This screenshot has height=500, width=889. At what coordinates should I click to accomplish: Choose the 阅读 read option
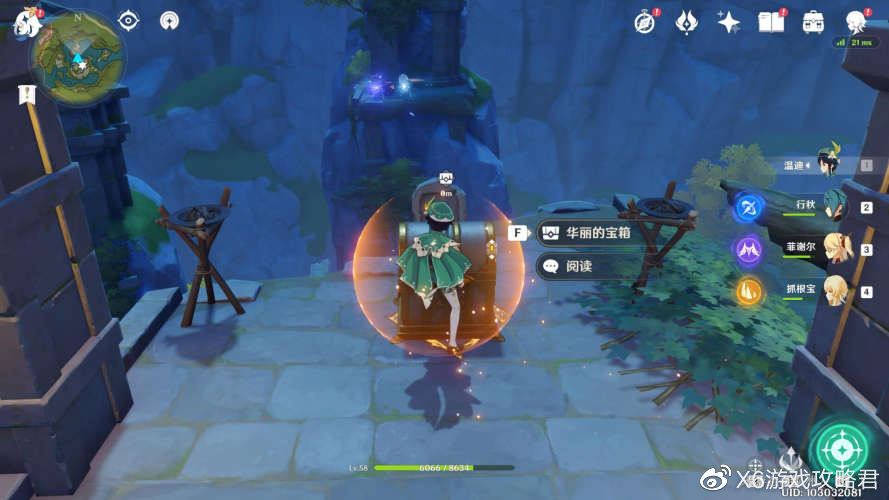tap(578, 266)
